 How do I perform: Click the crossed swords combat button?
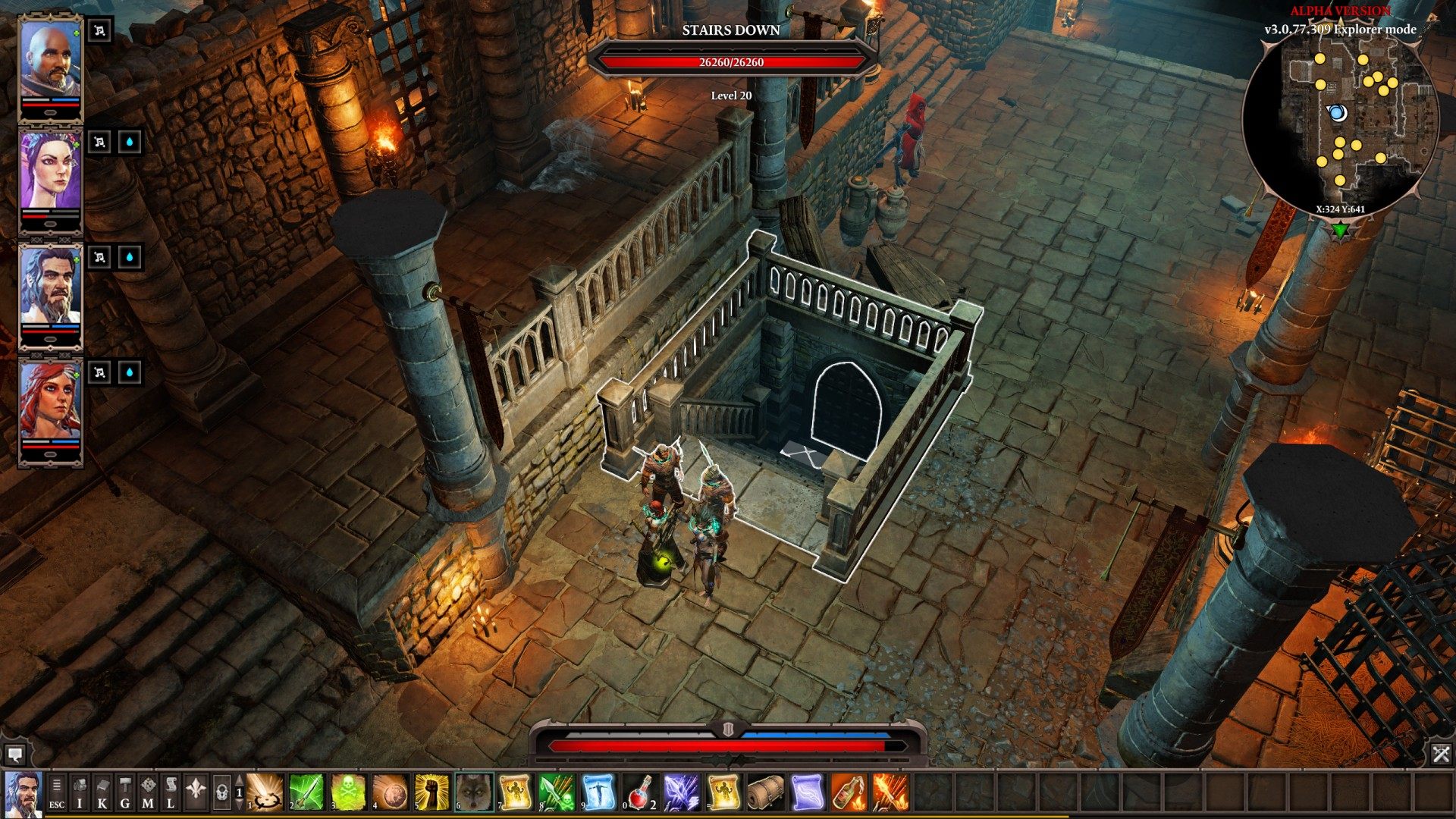tap(1441, 754)
